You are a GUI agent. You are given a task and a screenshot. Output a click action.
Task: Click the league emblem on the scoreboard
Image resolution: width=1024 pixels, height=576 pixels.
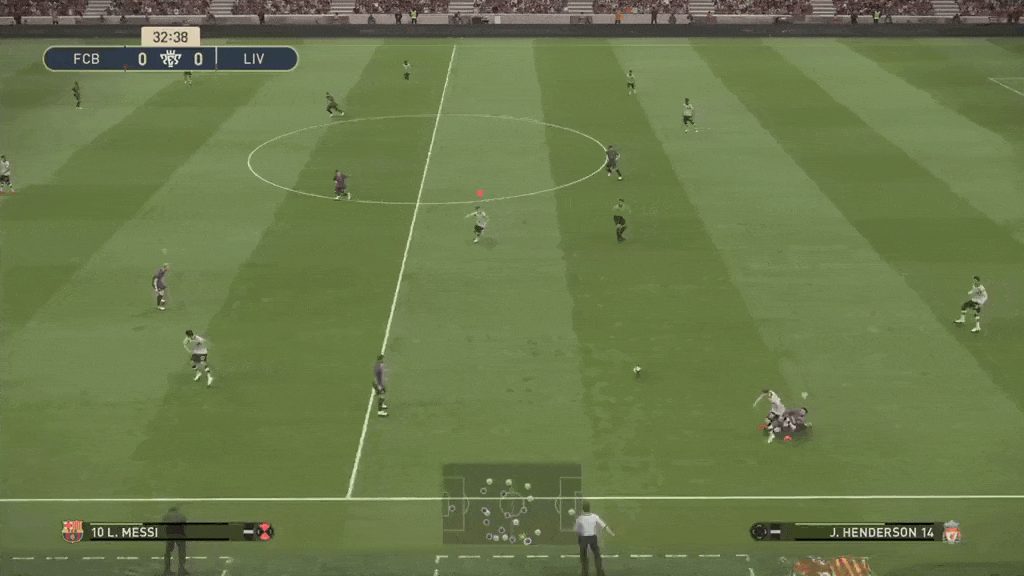coord(170,59)
